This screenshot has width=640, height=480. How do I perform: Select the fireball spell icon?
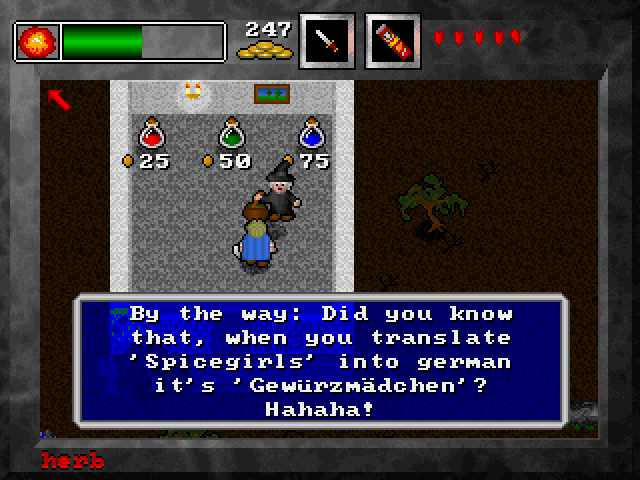click(38, 42)
